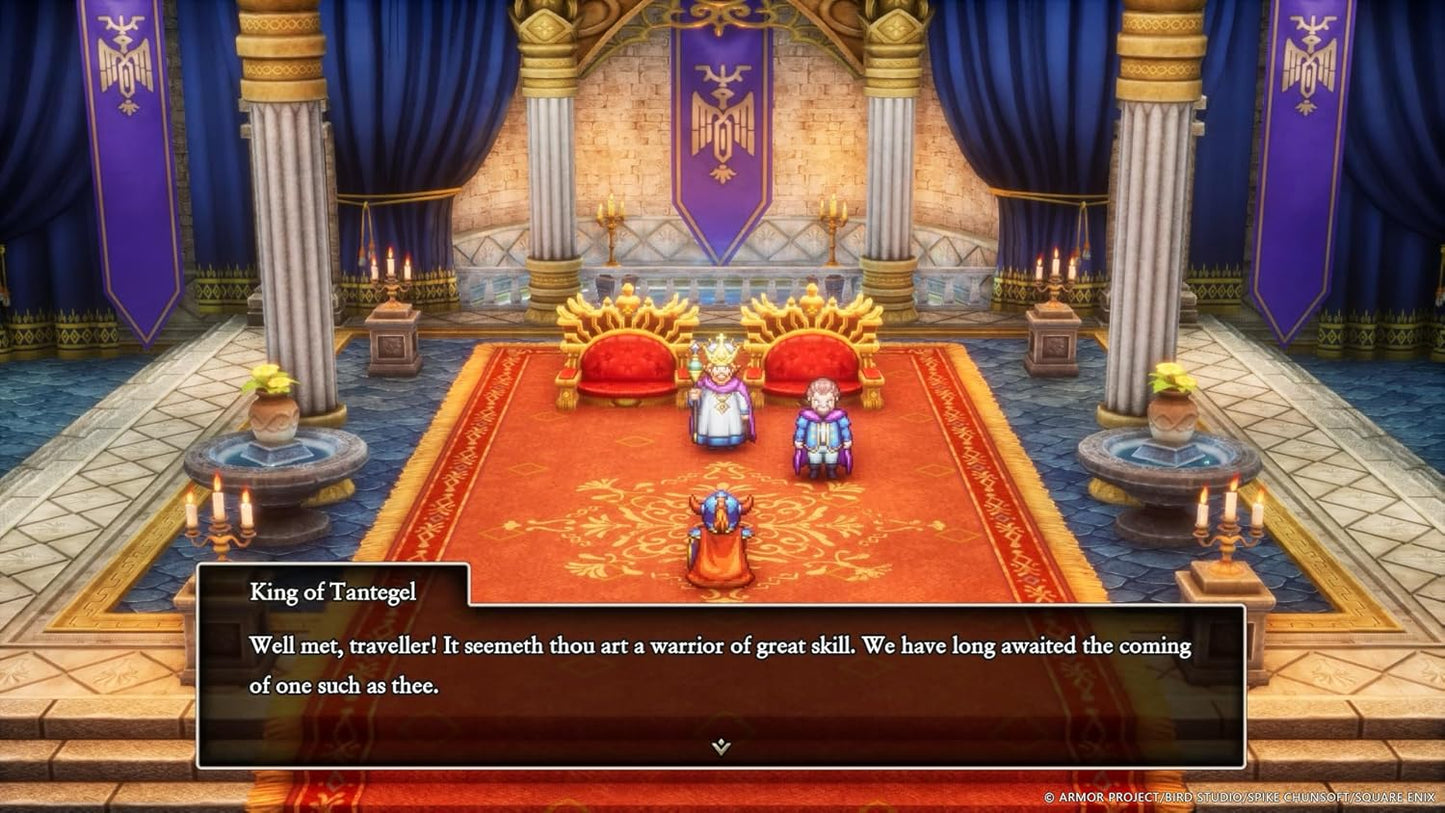Click the downward arrow to continue the dialogue
The image size is (1445, 813).
pos(718,745)
